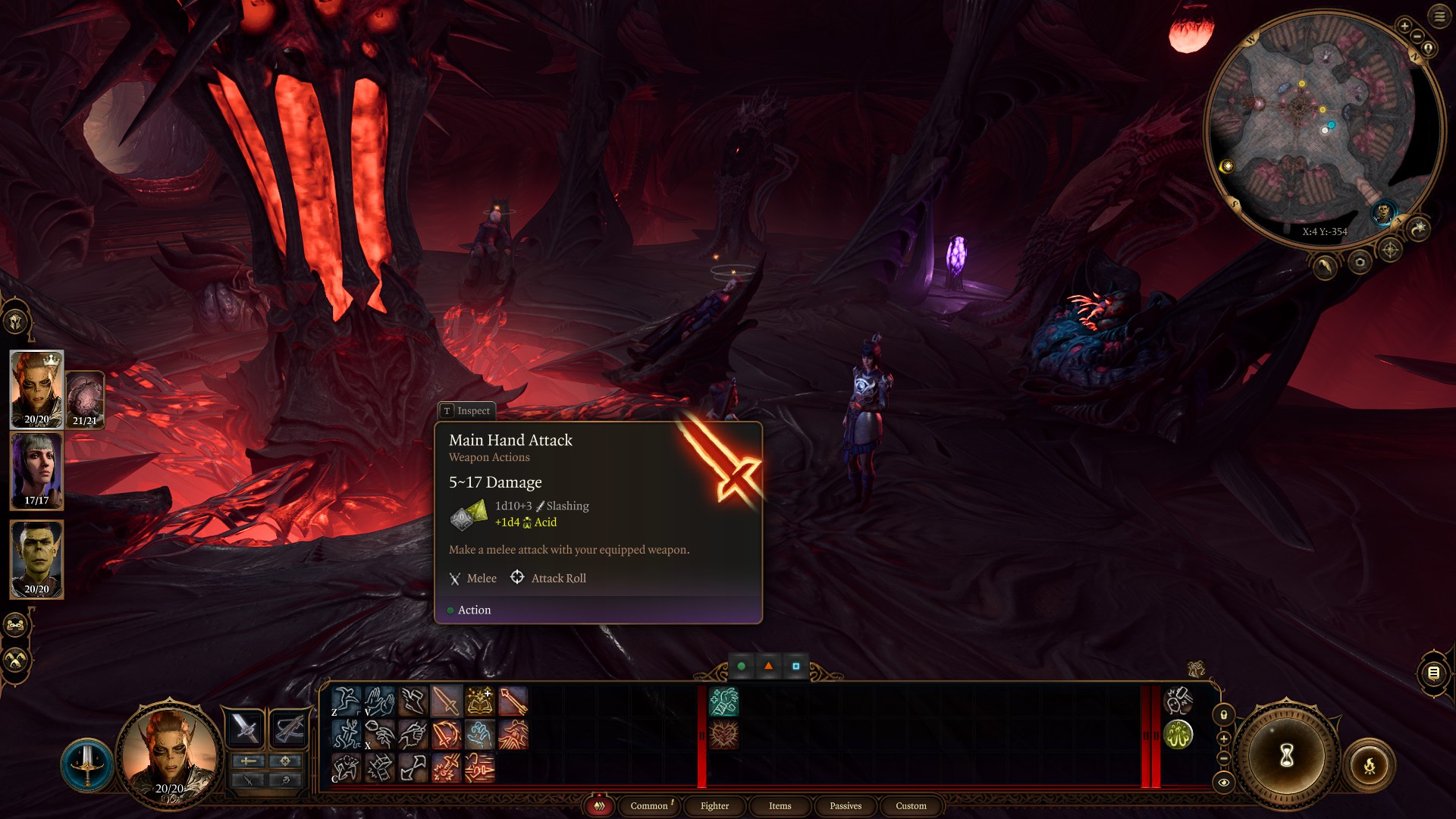The height and width of the screenshot is (819, 1456).
Task: Select the Main Hand Attack sword icon
Action: 446,701
